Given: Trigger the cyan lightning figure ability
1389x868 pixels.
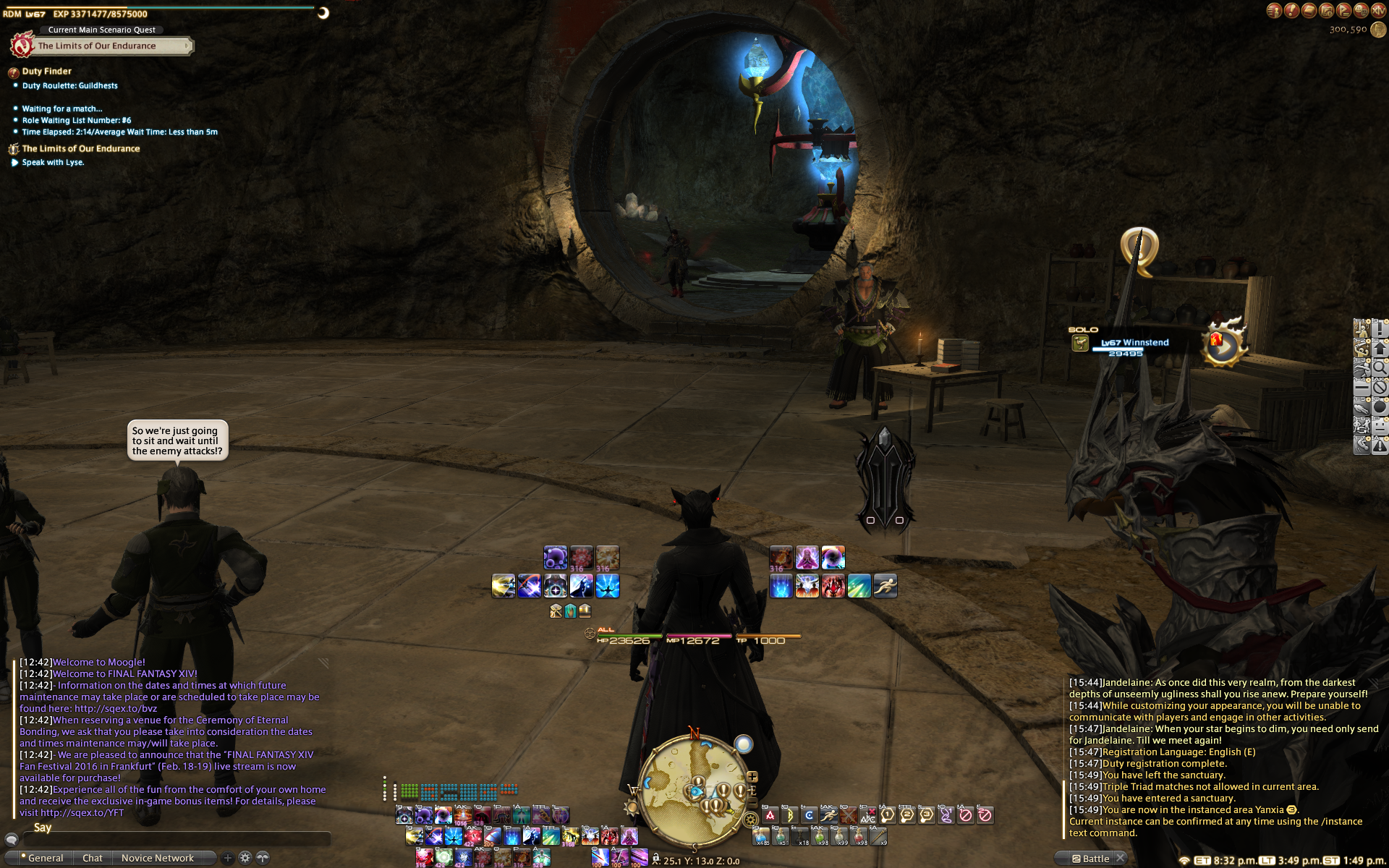Looking at the screenshot, I should 608,586.
